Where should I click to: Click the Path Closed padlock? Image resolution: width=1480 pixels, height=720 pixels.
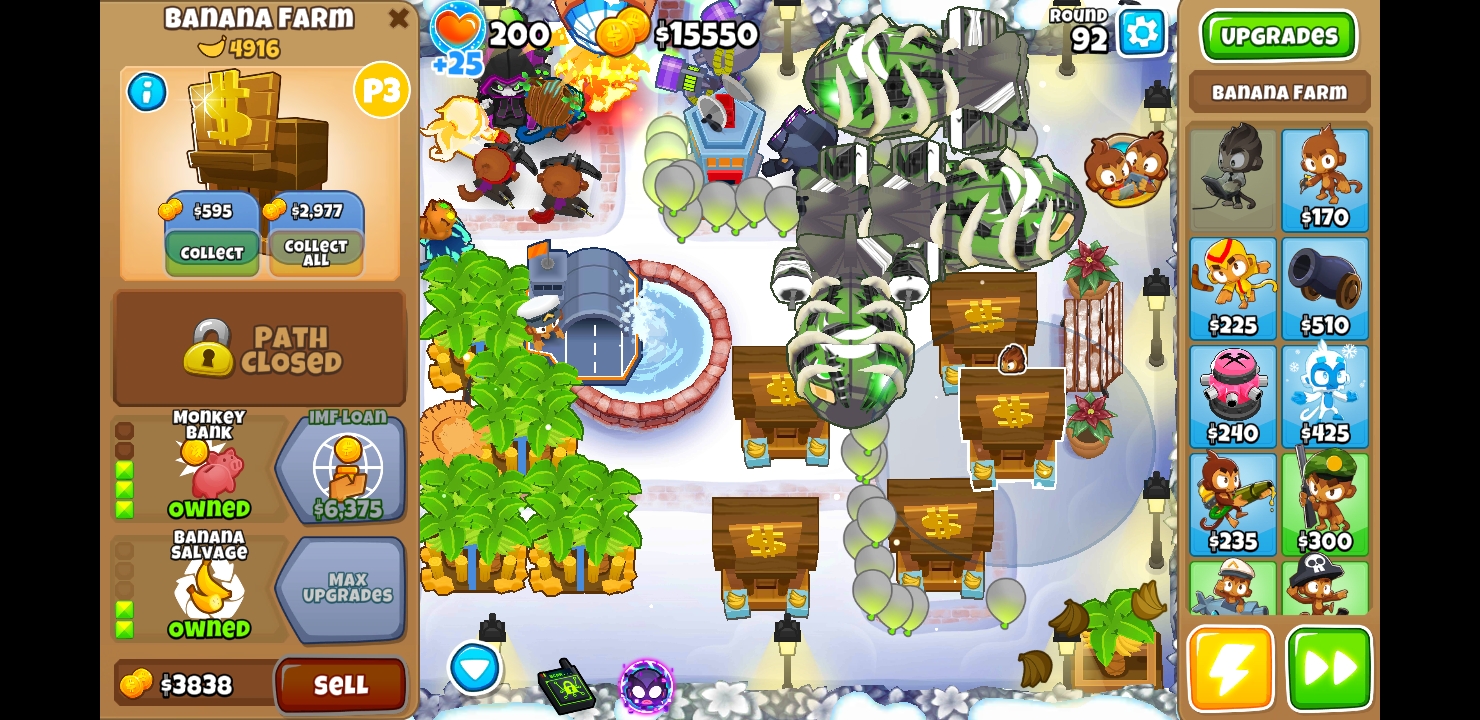(x=207, y=351)
